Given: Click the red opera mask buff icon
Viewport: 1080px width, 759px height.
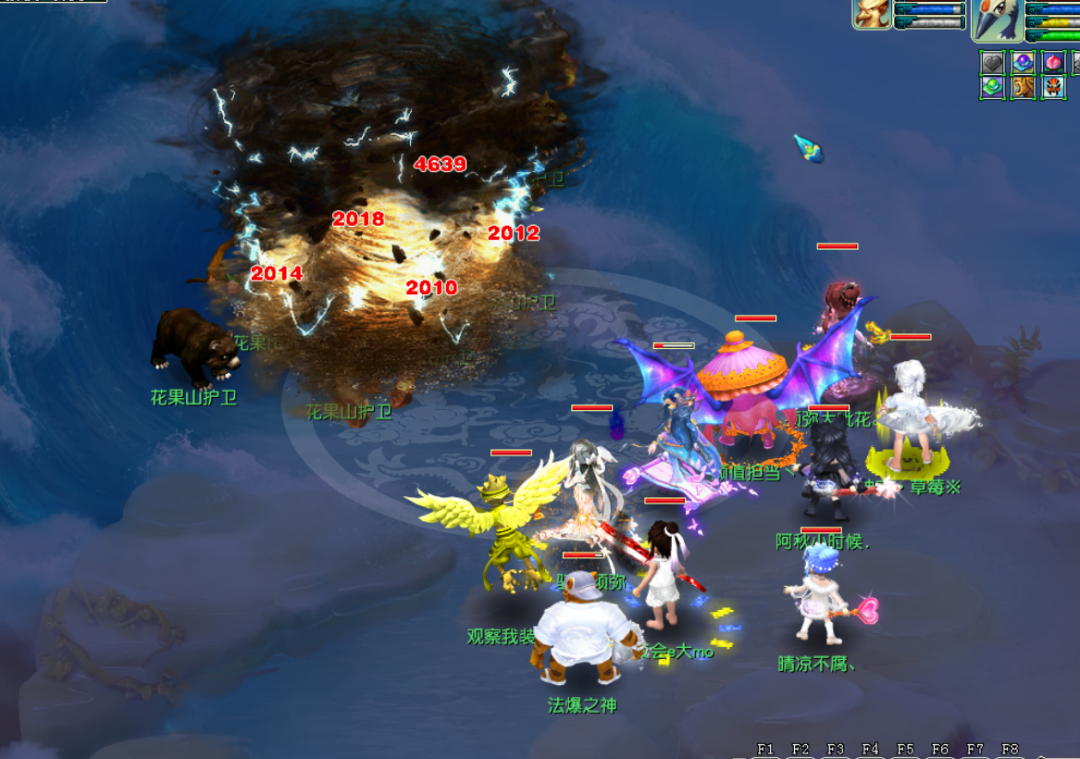Looking at the screenshot, I should 1054,87.
